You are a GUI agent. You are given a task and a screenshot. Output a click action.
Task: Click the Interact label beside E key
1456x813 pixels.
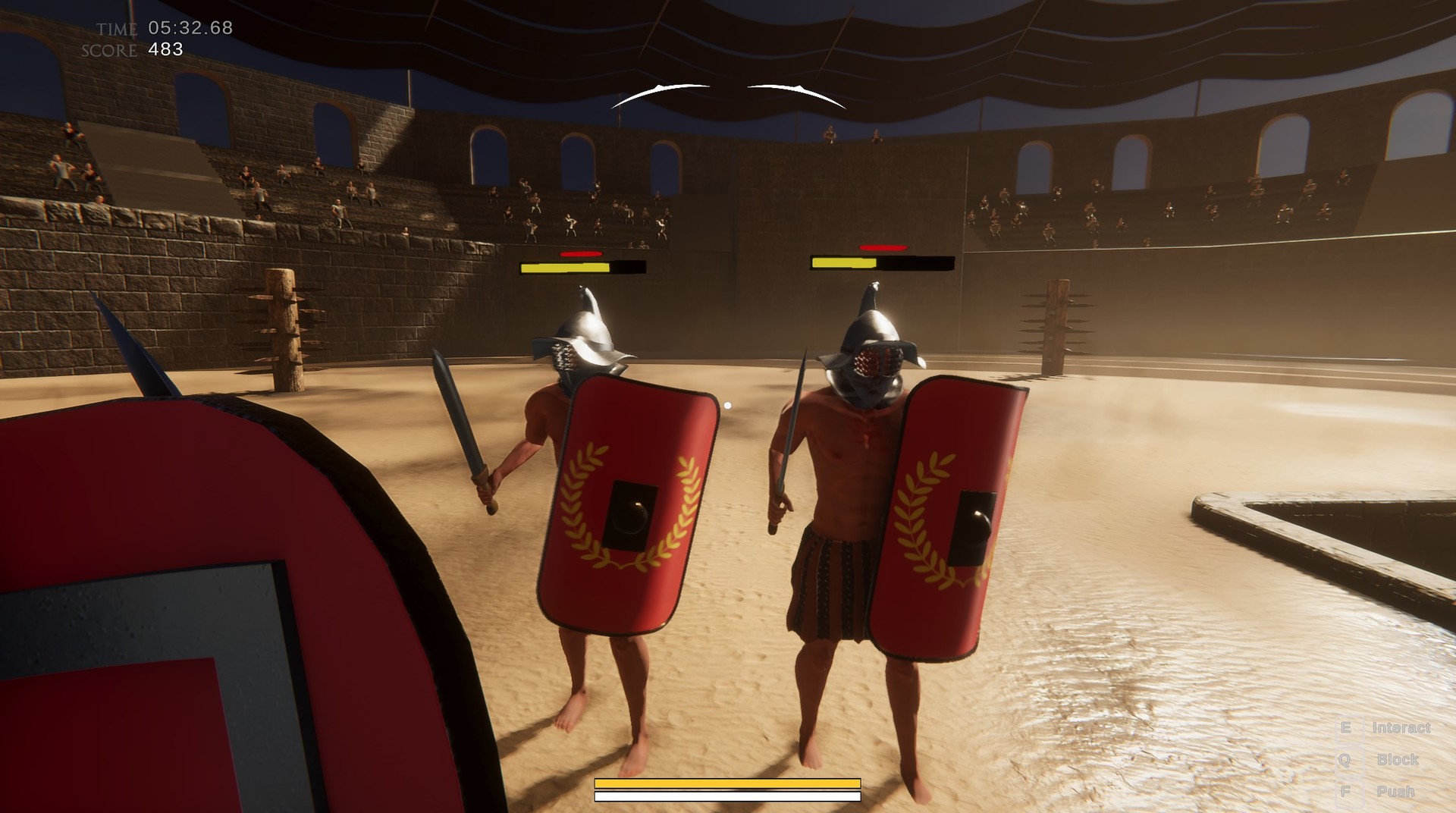(x=1401, y=726)
